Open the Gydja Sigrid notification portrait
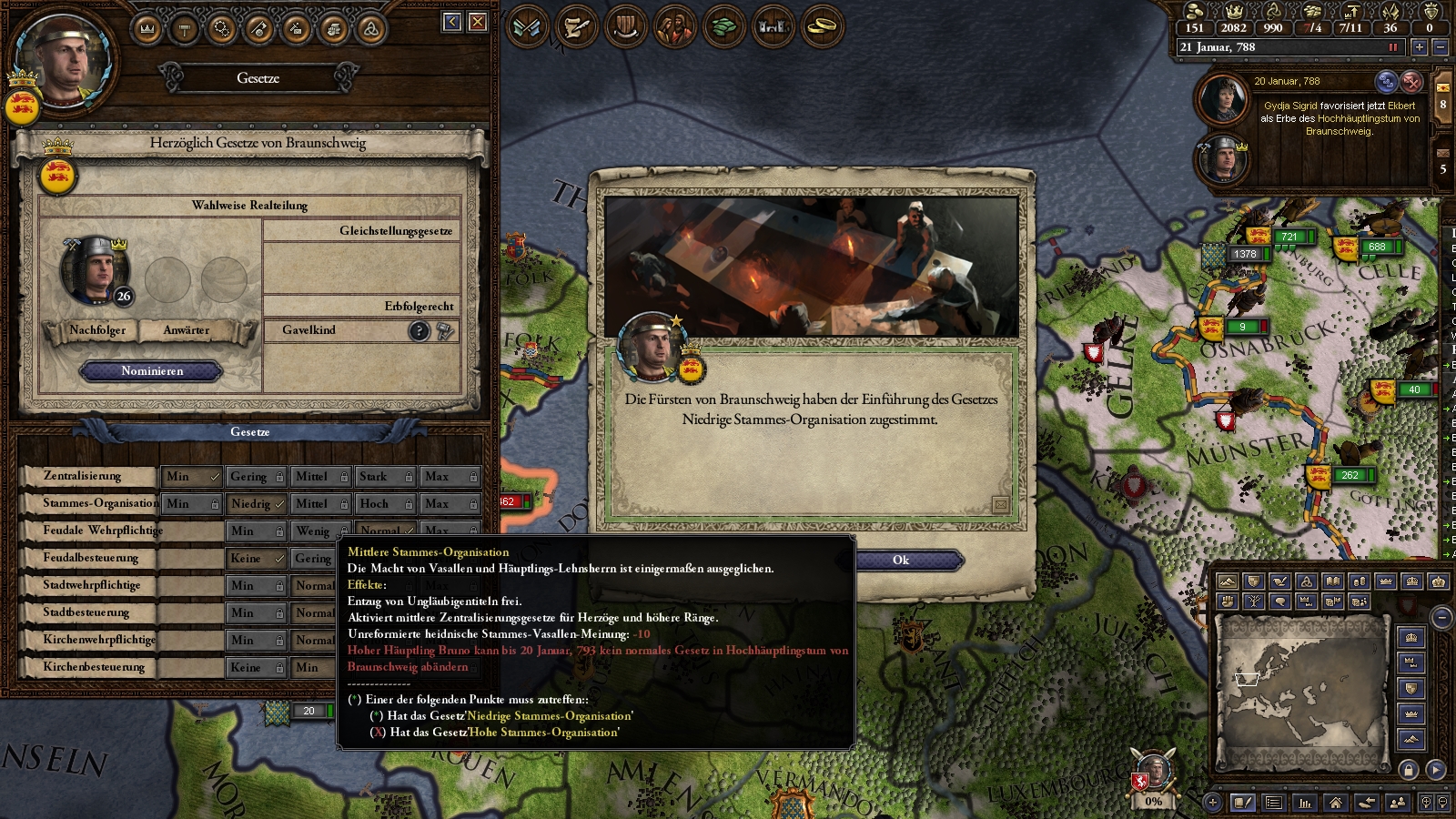 (x=1223, y=98)
